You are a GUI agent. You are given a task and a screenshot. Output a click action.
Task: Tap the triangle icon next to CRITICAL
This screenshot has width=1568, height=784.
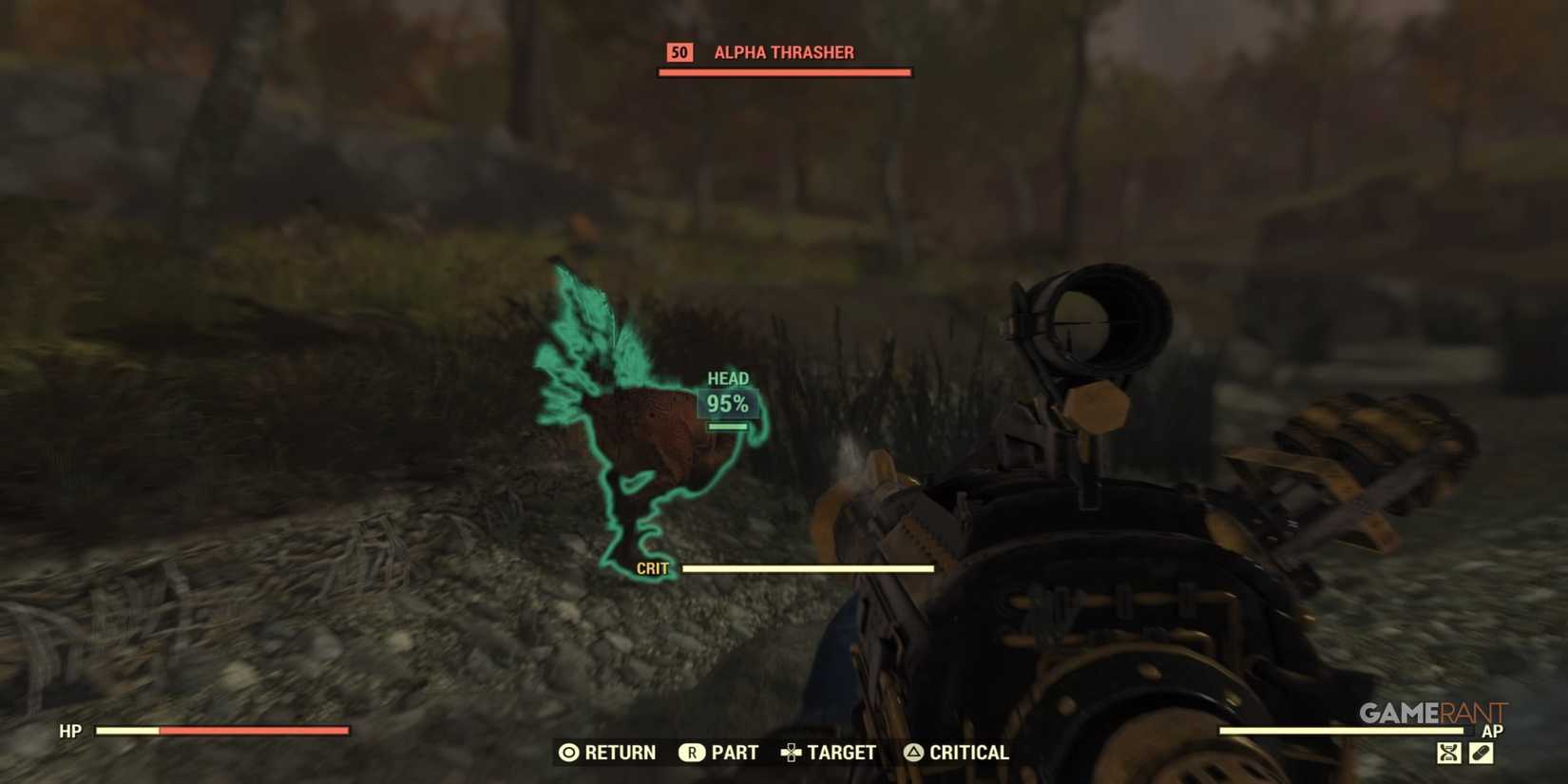tap(914, 752)
